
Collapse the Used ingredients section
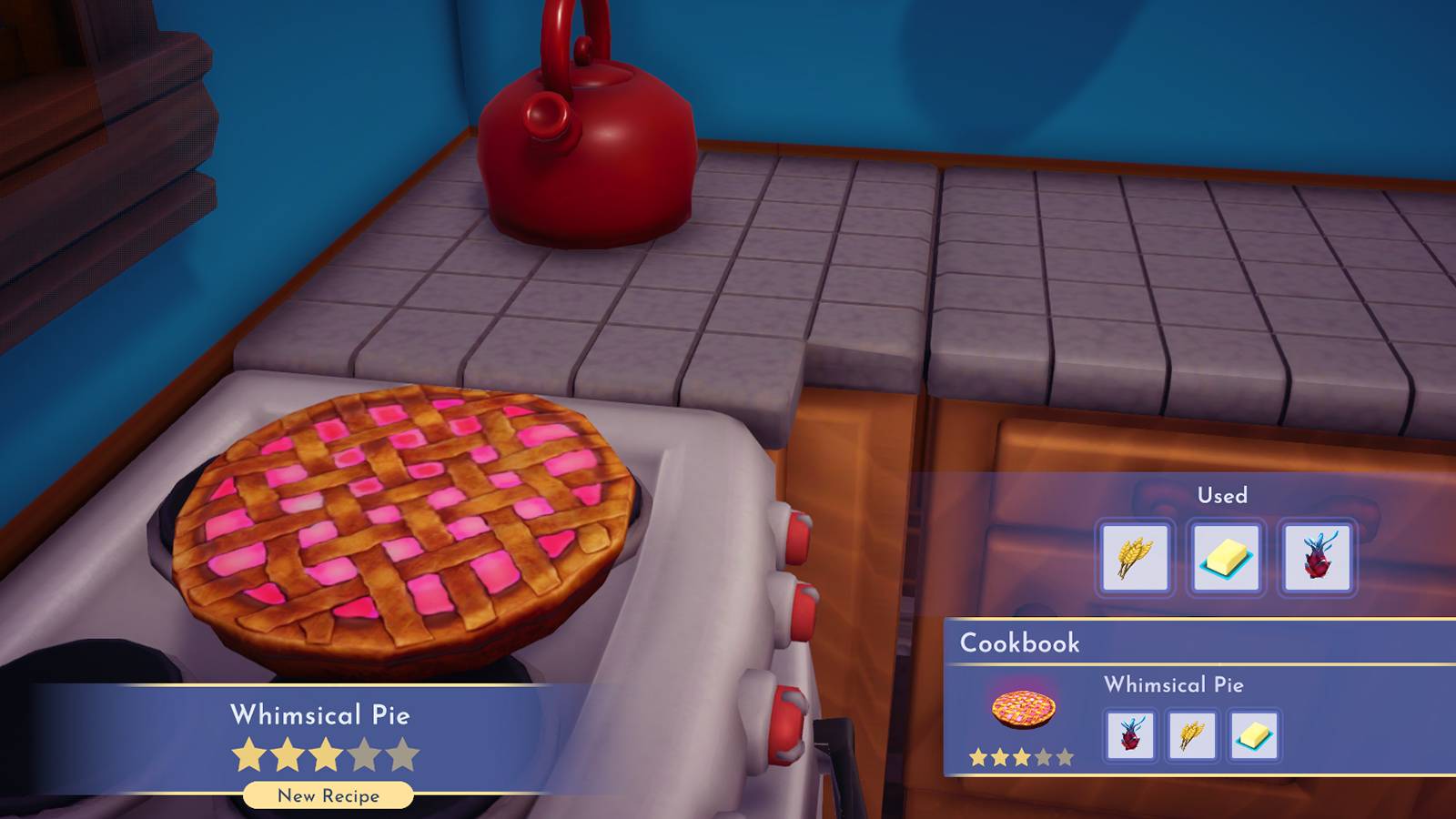(1224, 495)
